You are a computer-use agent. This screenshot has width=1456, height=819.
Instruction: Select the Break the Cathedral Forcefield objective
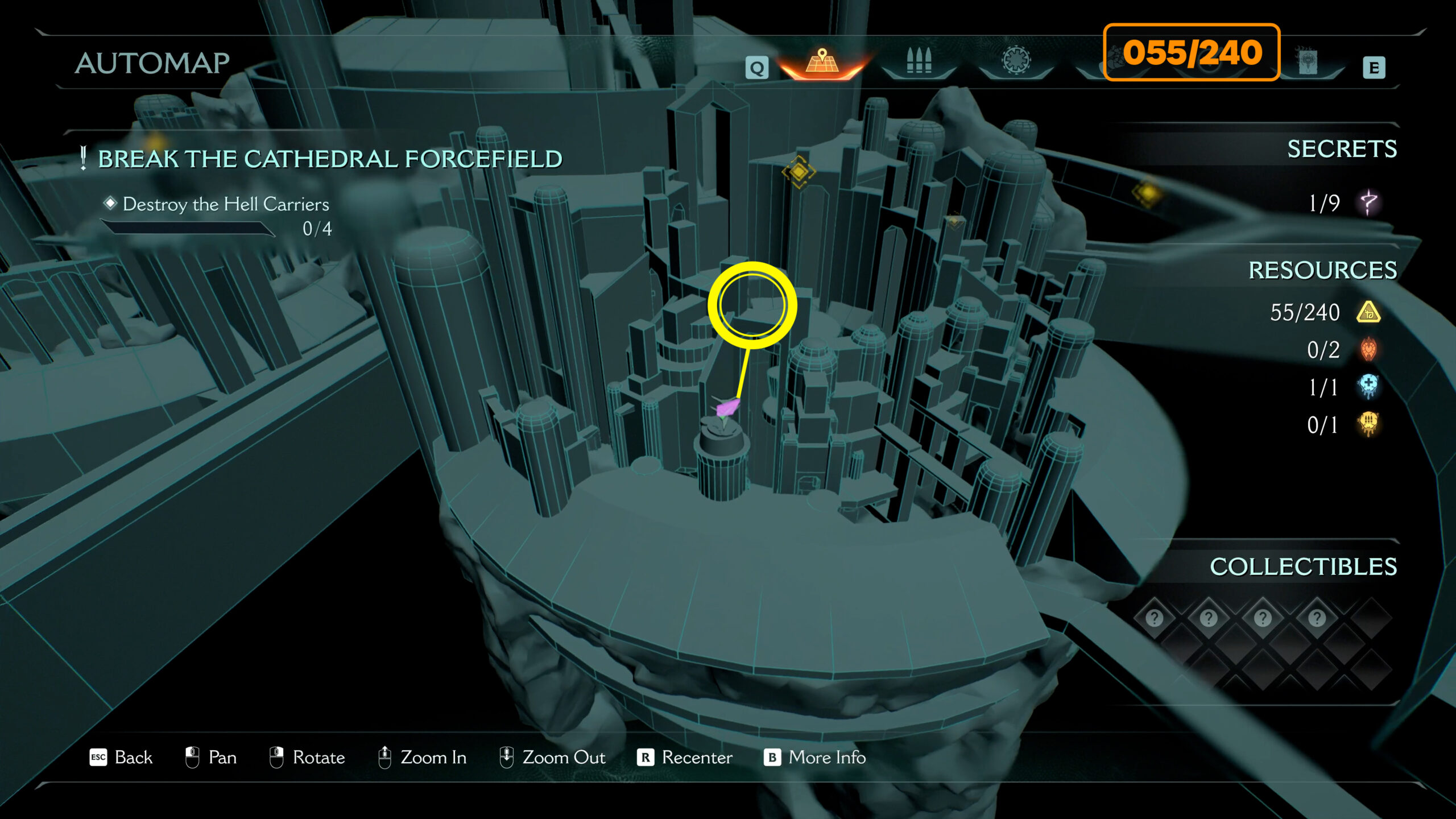point(330,159)
